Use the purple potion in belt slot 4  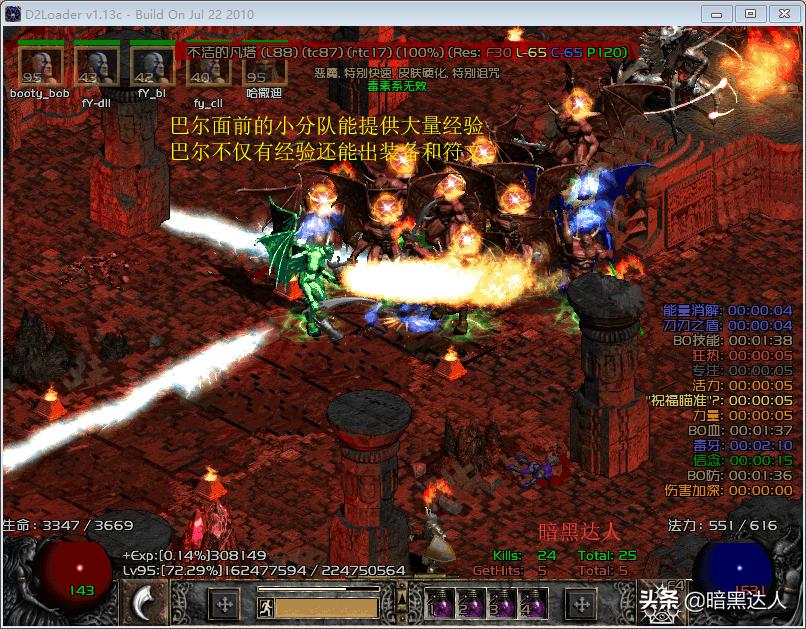point(534,603)
